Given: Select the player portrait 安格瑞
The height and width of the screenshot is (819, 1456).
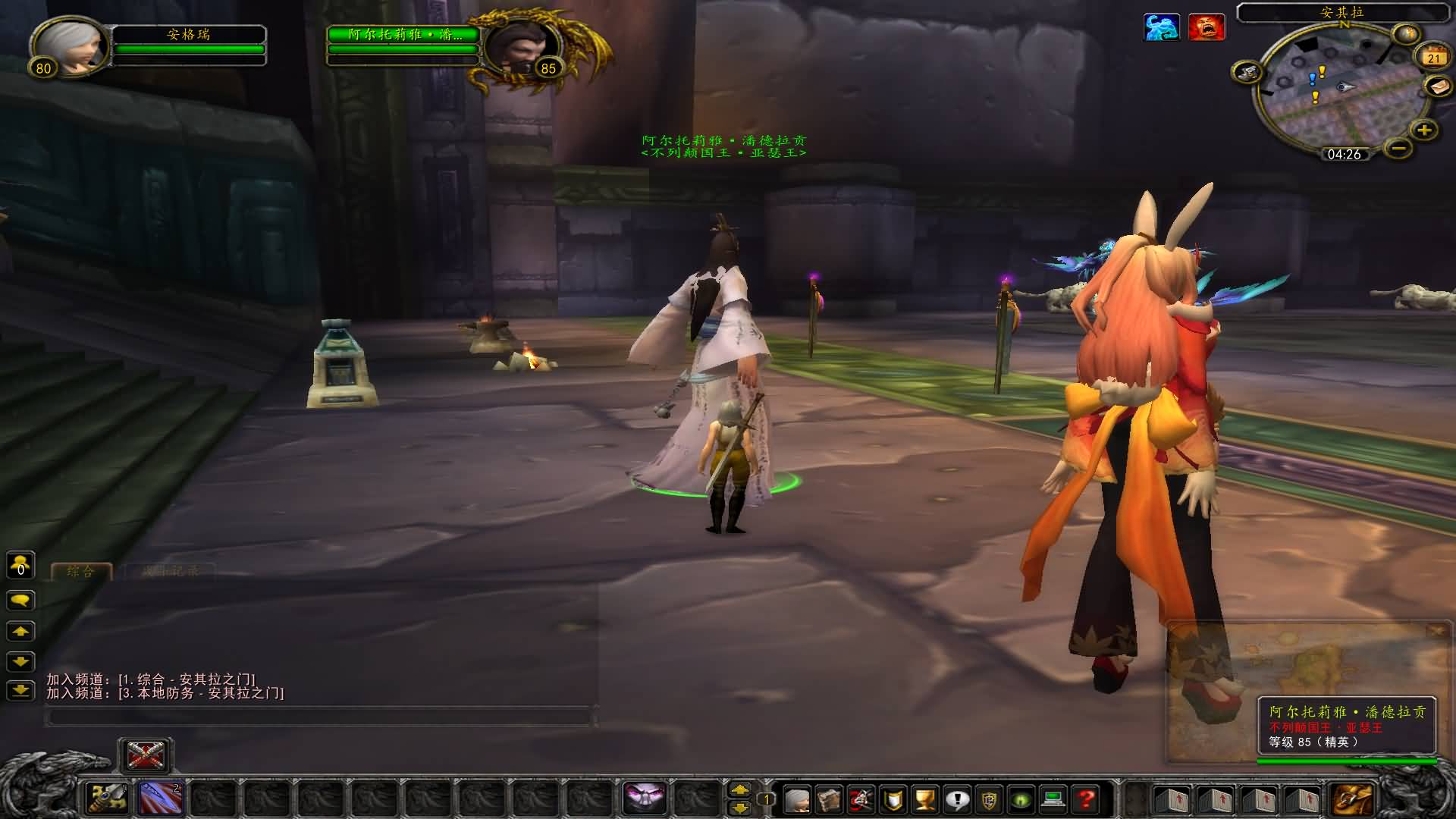Looking at the screenshot, I should (x=70, y=45).
